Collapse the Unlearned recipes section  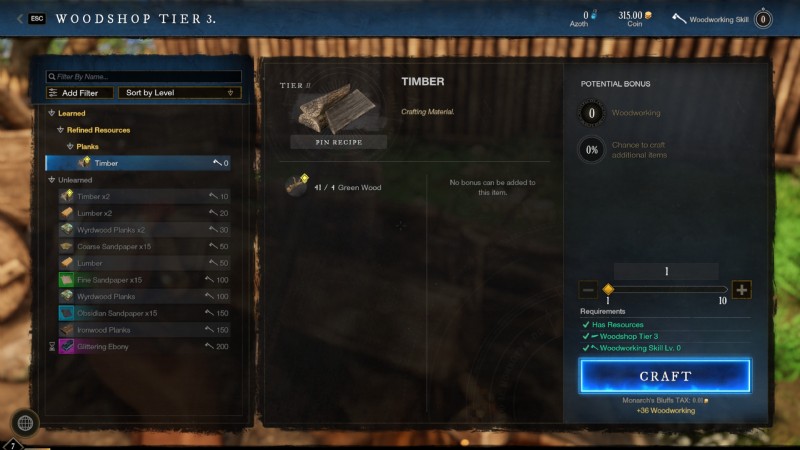tap(52, 180)
